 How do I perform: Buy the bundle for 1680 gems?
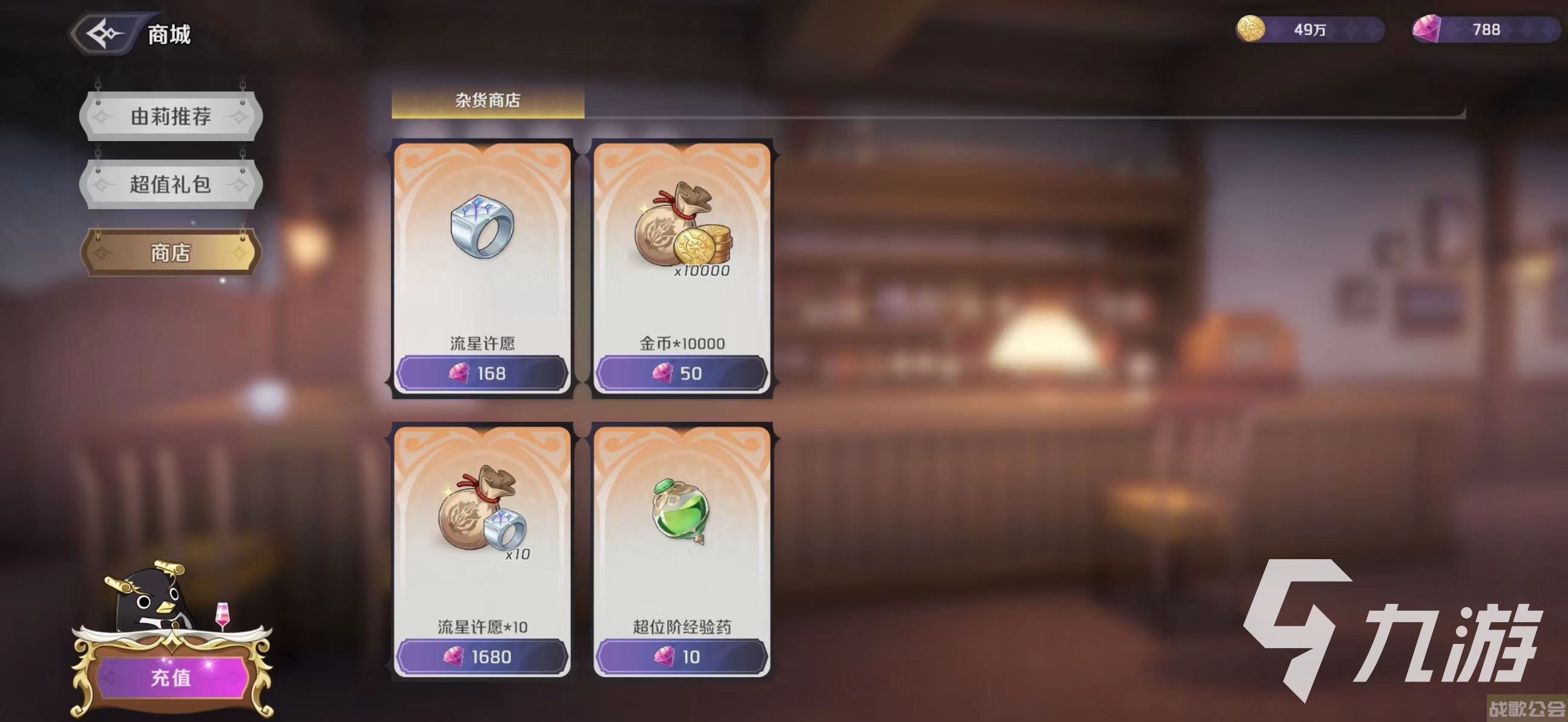pyautogui.click(x=482, y=657)
